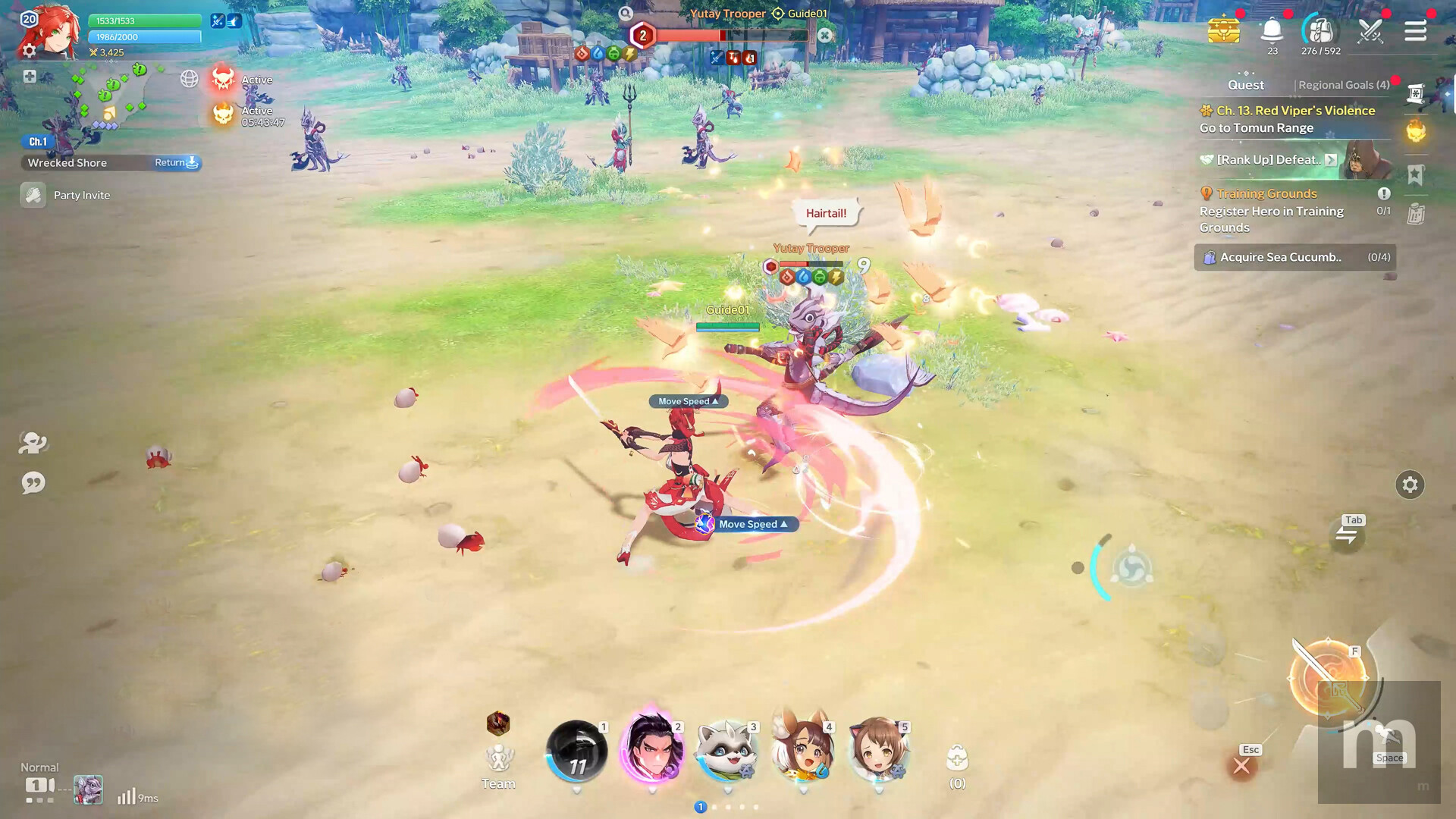Select the Quest tab in the tracker
The width and height of the screenshot is (1456, 819).
click(x=1245, y=85)
